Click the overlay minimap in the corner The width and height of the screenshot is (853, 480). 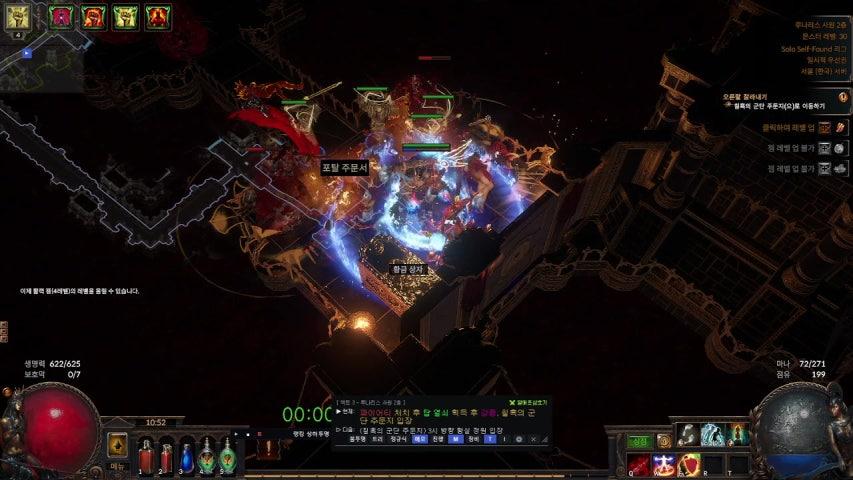40,62
